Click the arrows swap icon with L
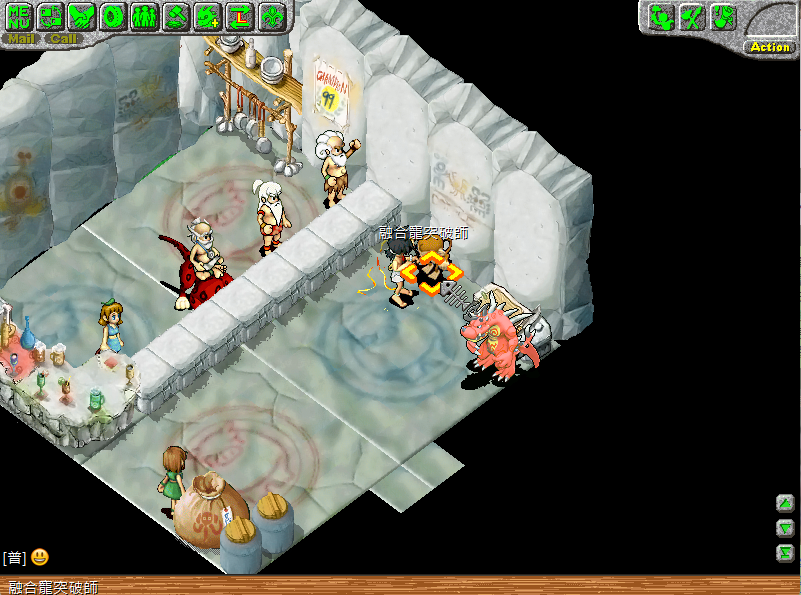Viewport: 801px width, 595px height. click(x=239, y=16)
